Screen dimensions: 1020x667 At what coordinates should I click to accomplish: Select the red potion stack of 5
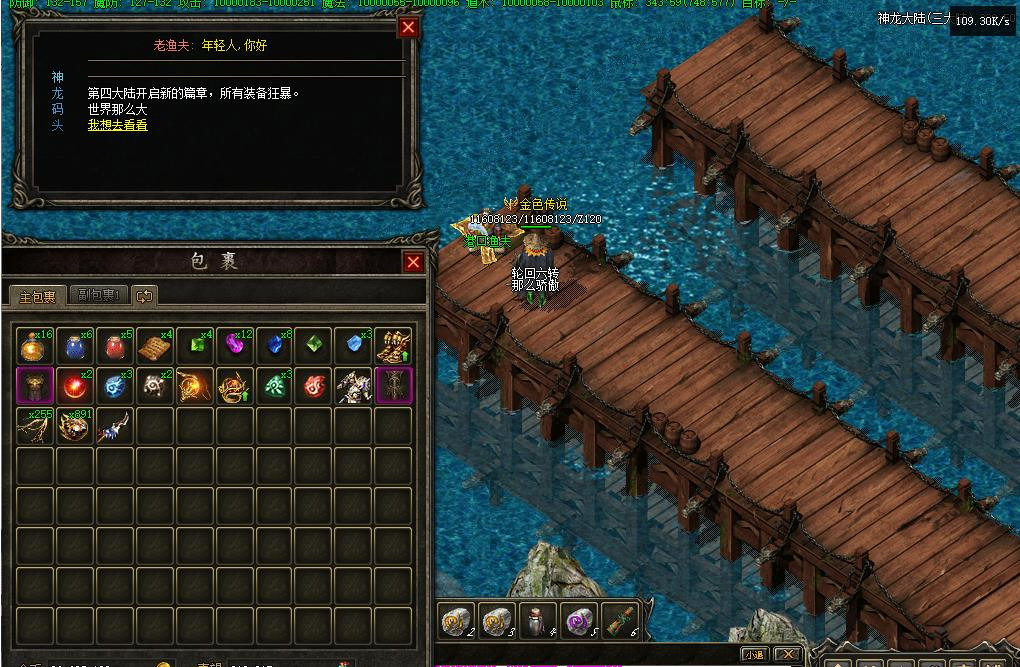(115, 346)
